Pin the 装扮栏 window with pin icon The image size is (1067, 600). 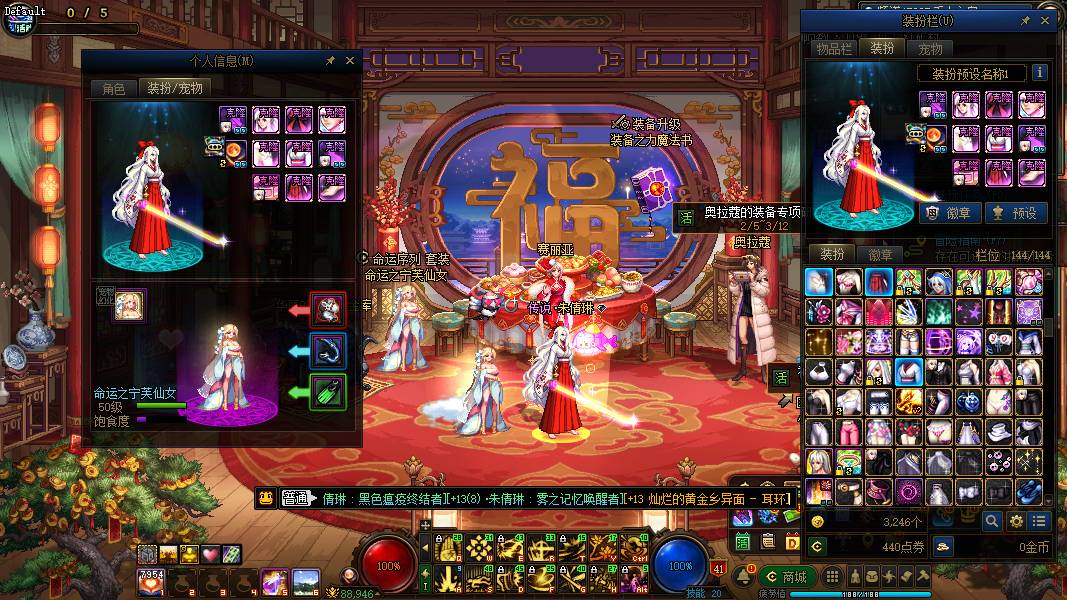[x=1025, y=20]
